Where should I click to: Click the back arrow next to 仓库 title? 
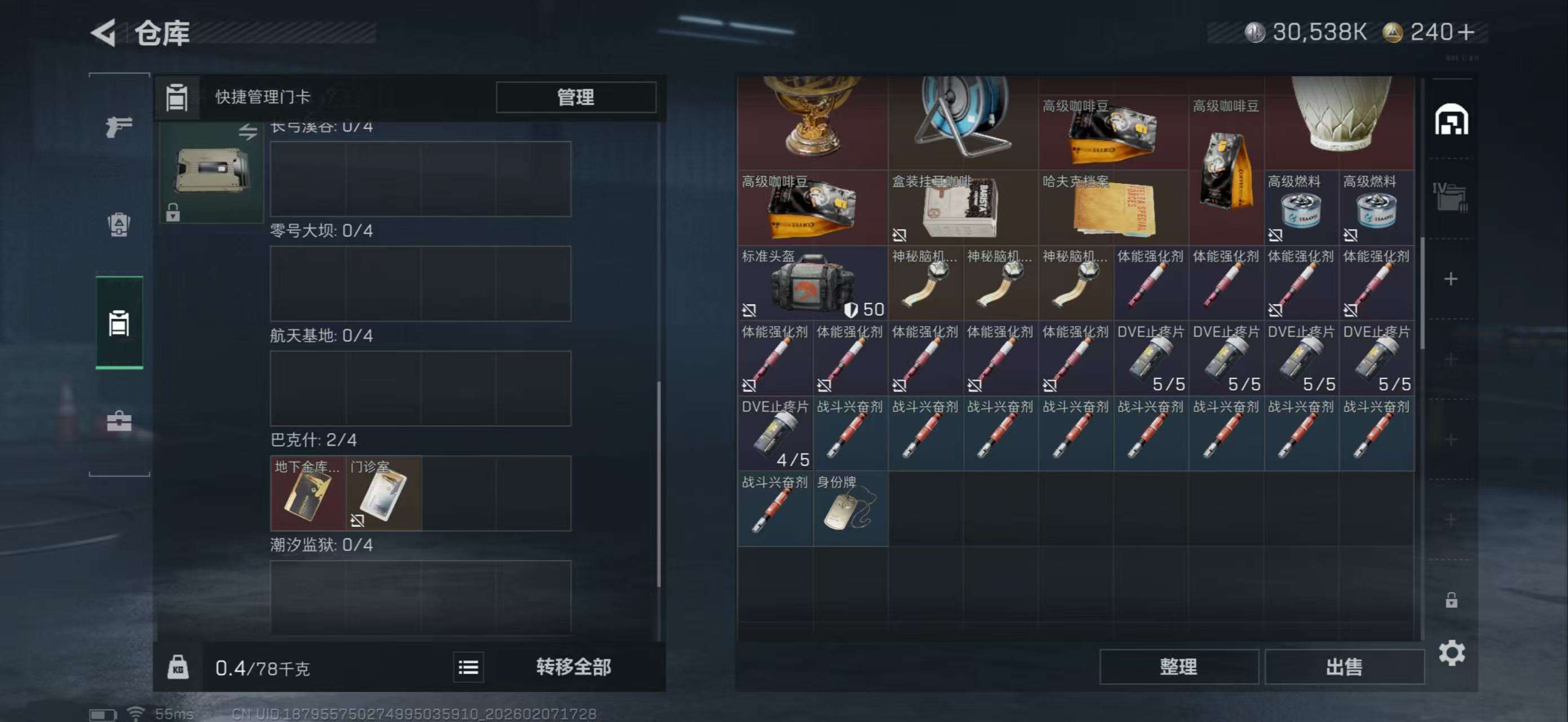[x=105, y=33]
